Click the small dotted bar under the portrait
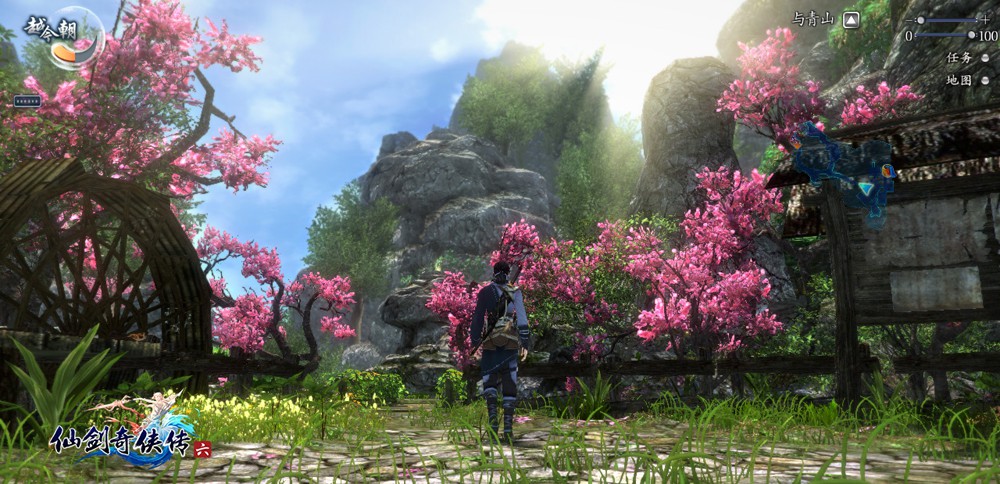The width and height of the screenshot is (1000, 484). tap(27, 101)
